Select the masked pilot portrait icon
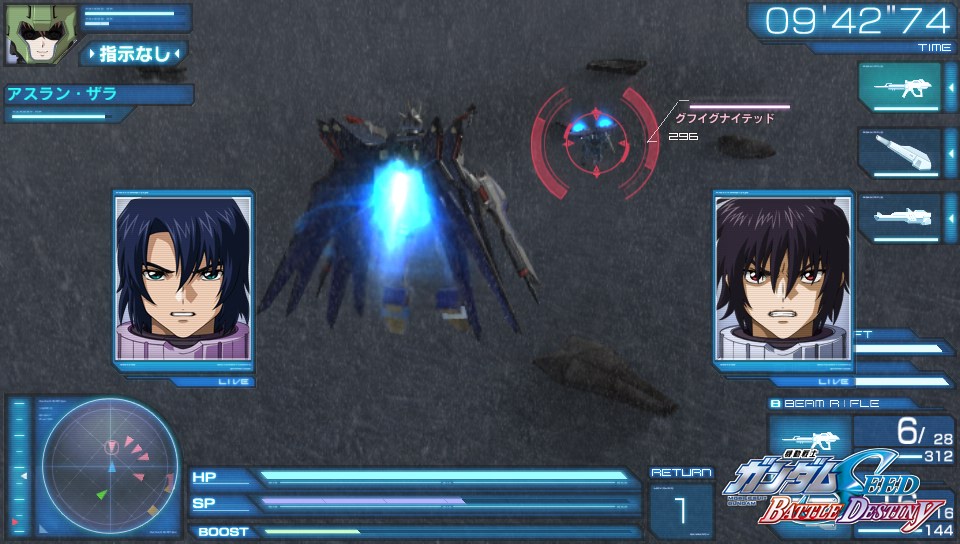 point(28,34)
